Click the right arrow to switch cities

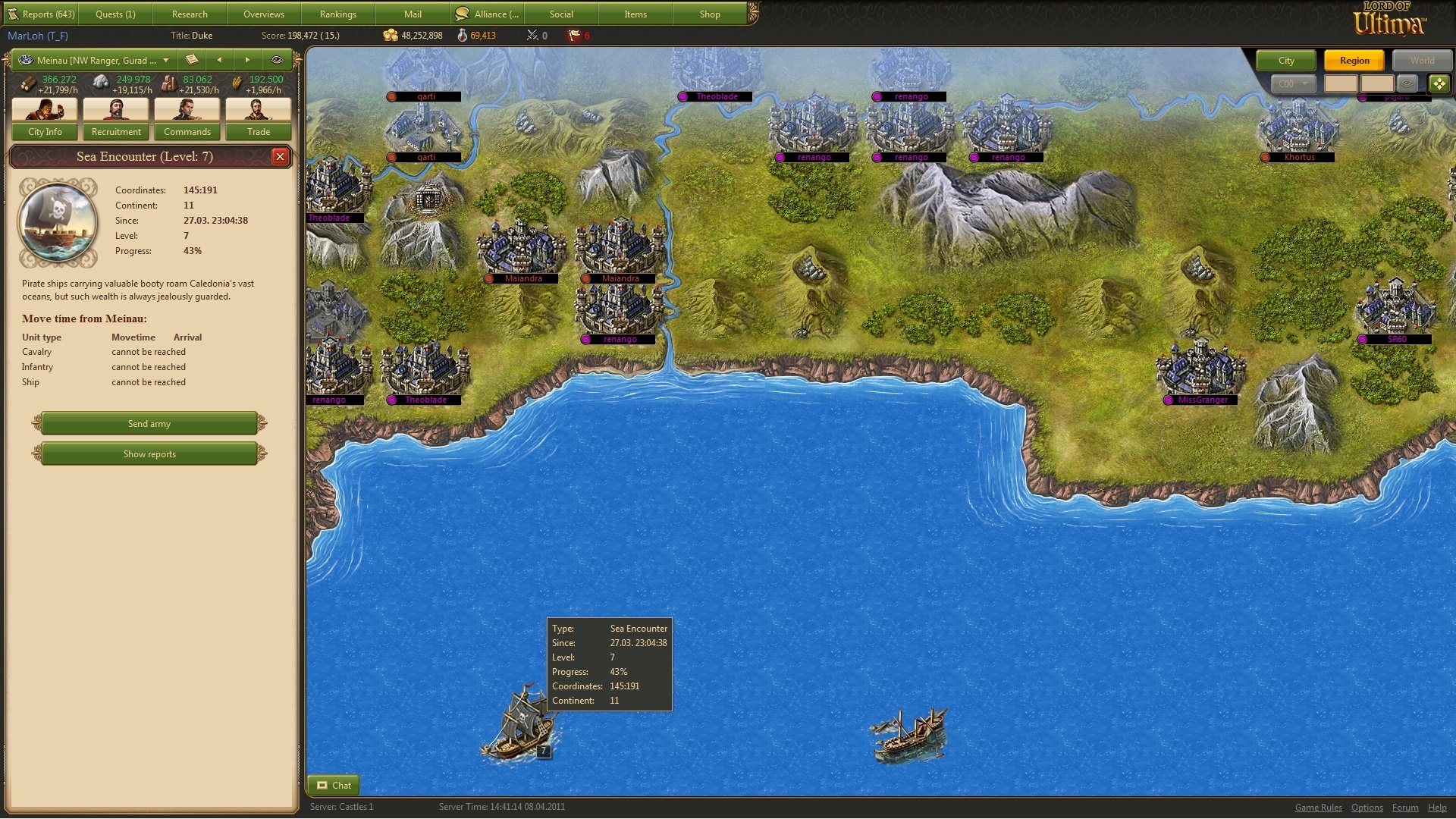(x=247, y=60)
